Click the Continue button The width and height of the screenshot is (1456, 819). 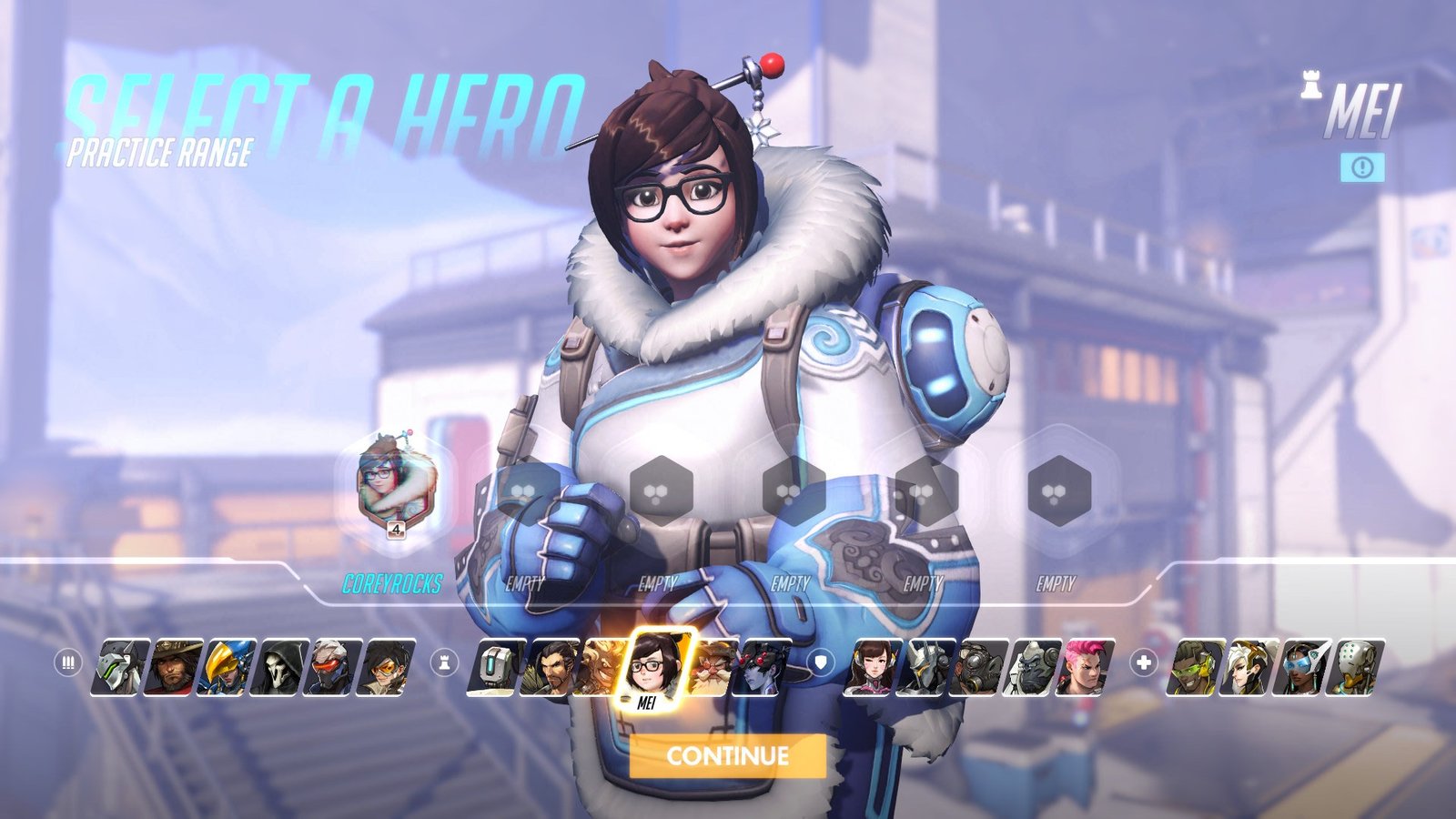point(727,755)
